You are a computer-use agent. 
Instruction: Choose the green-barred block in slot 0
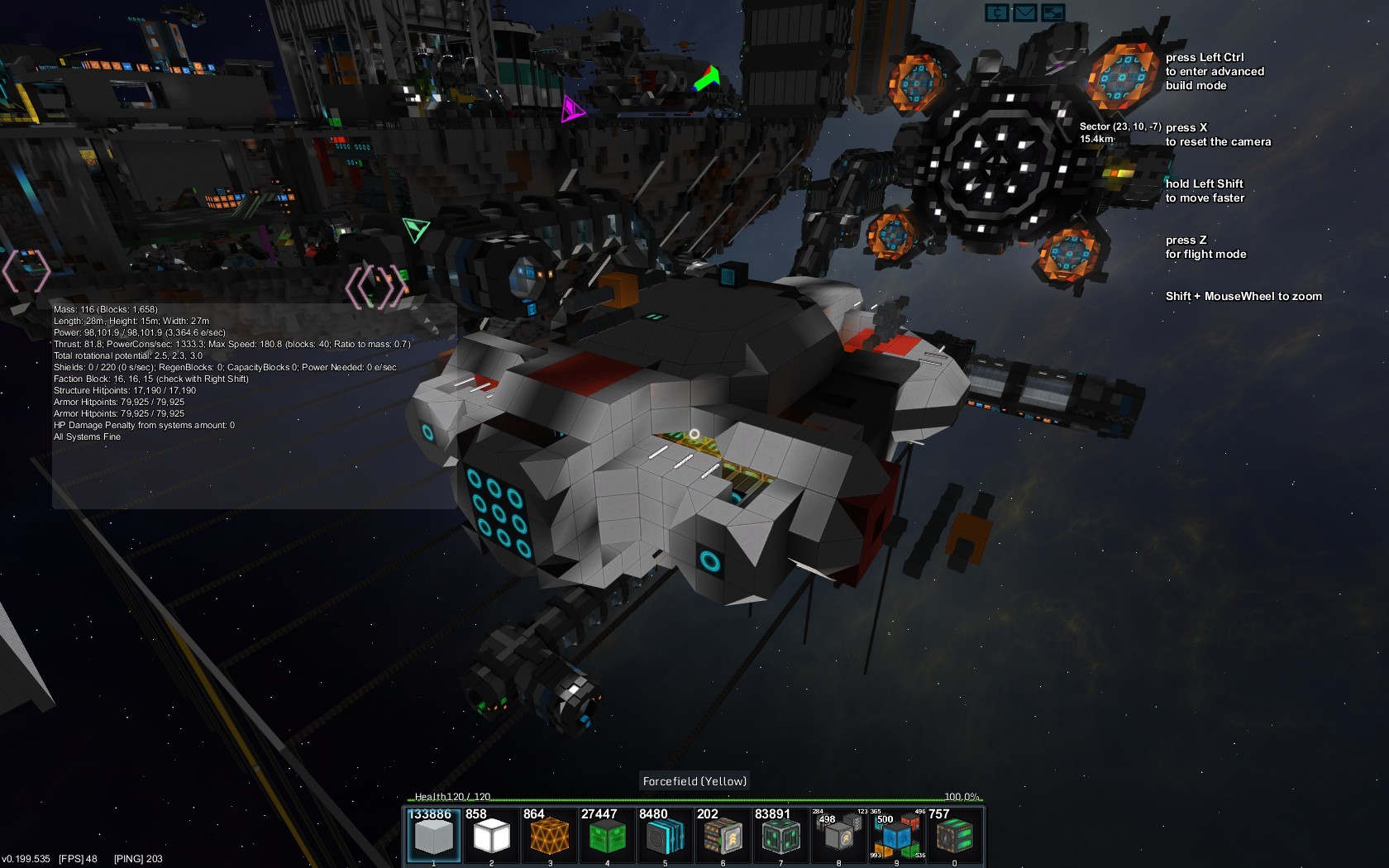(x=954, y=836)
